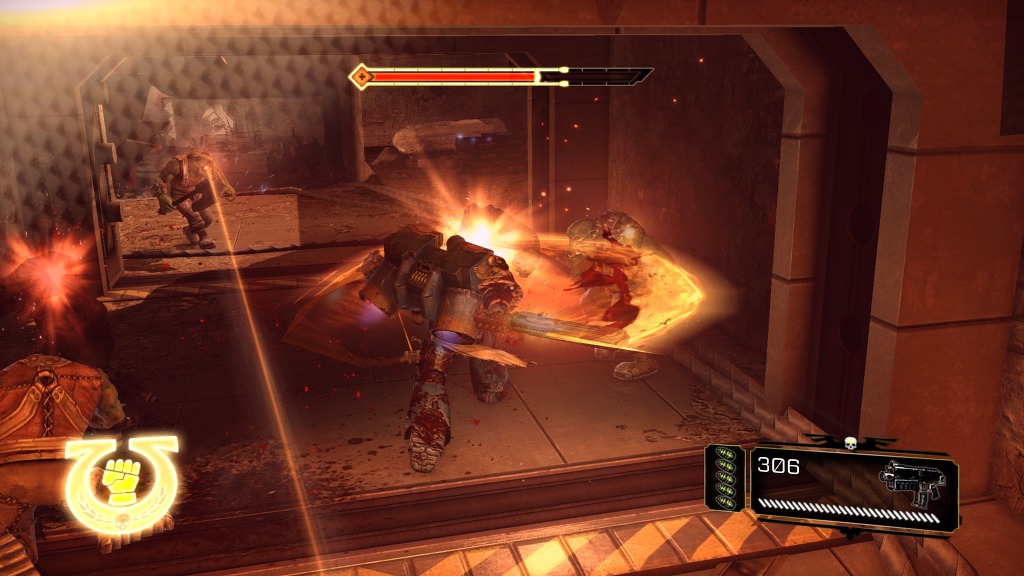The image size is (1024, 576).
Task: Click the grenade stack indicator
Action: (x=724, y=479)
